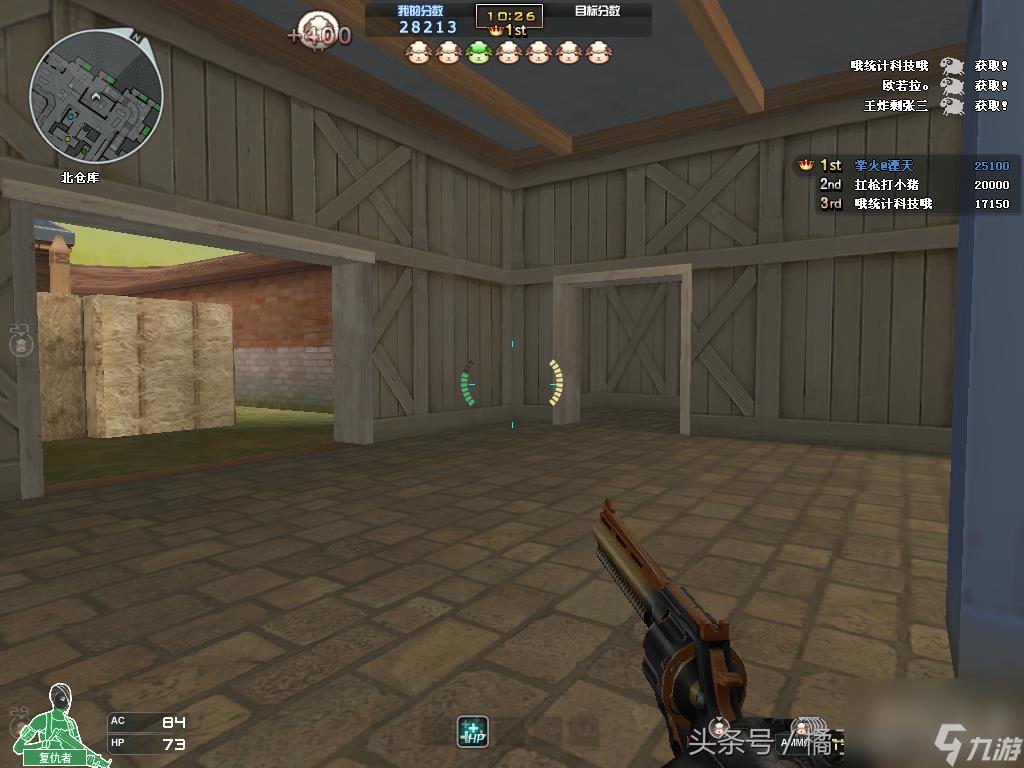Click the green sheep icon under the timer

click(477, 53)
